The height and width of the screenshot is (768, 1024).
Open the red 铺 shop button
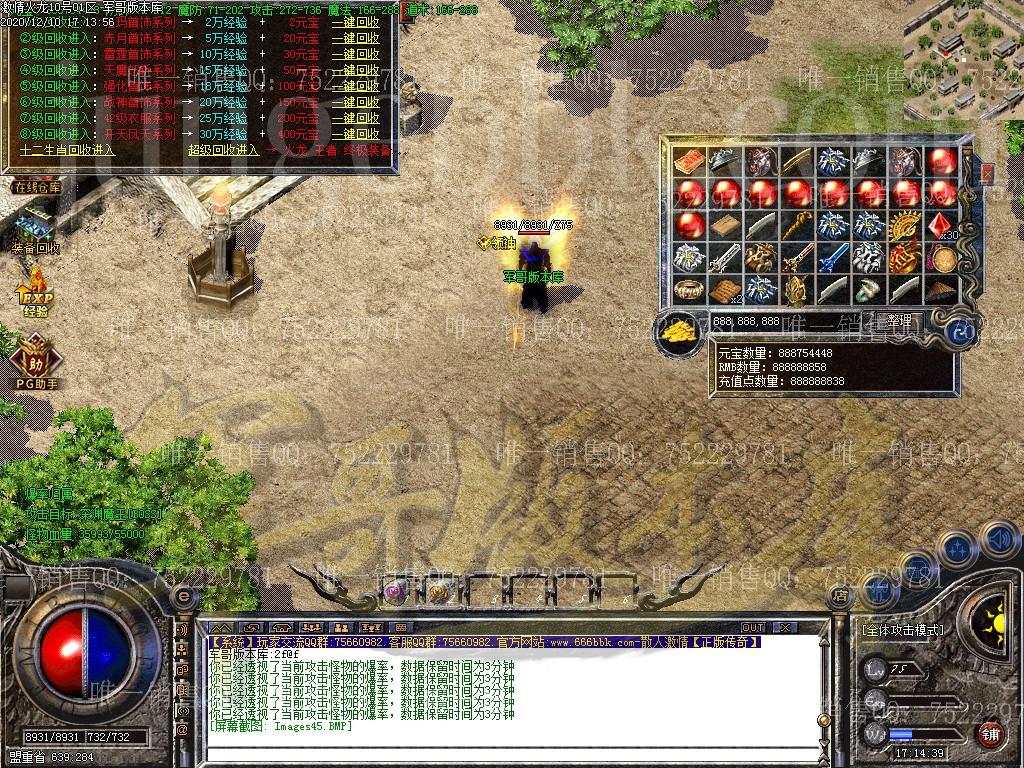coord(990,733)
